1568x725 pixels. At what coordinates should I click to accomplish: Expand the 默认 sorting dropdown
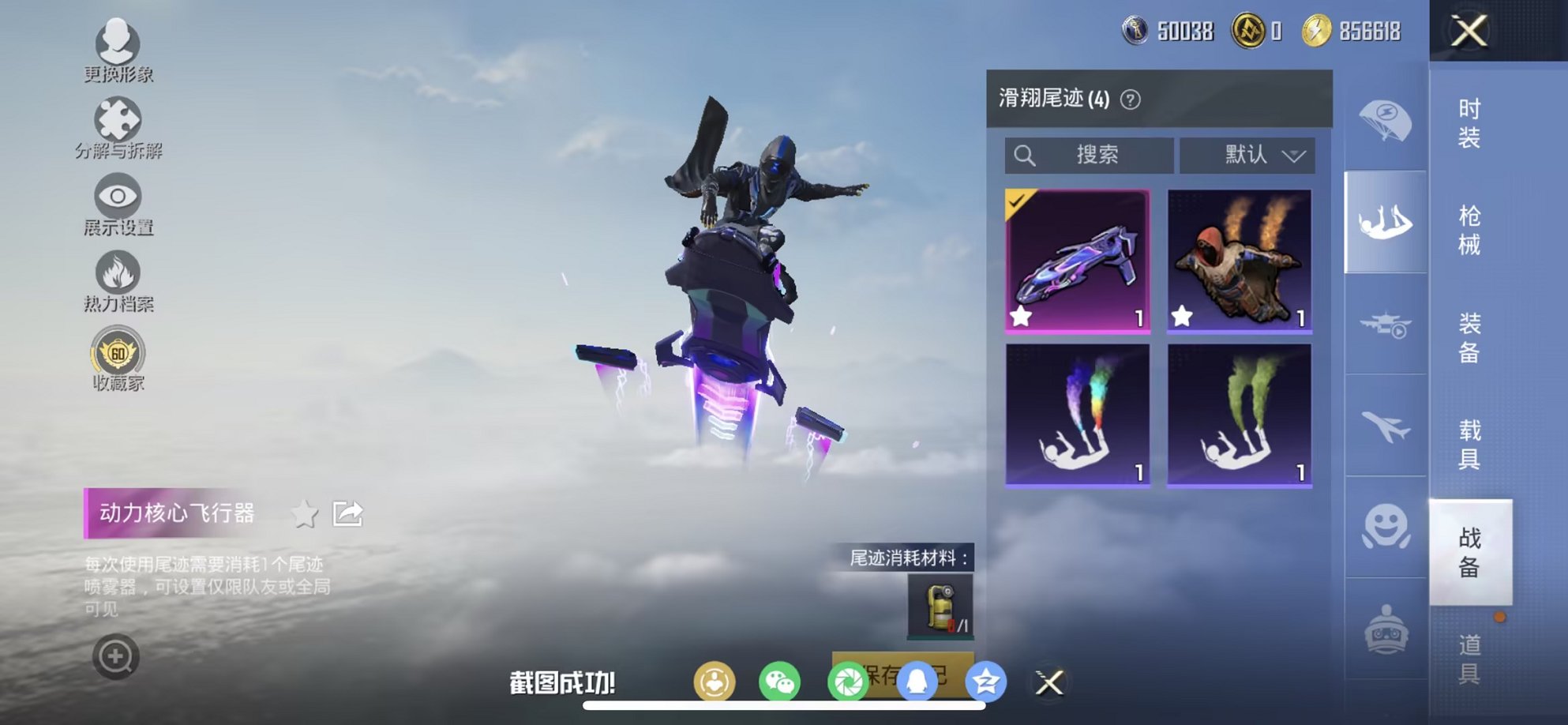tap(1247, 156)
